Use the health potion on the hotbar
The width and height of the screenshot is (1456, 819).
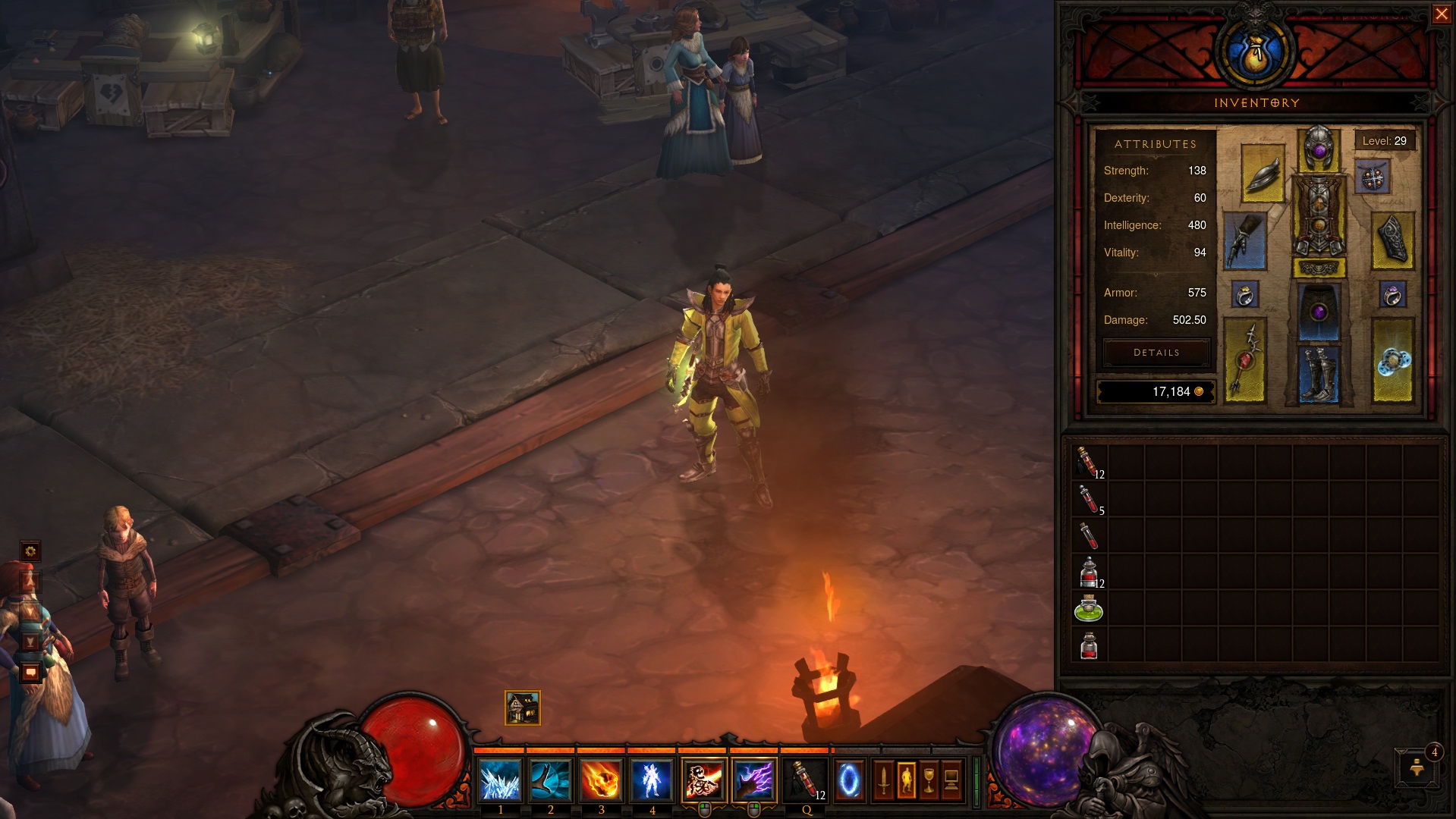coord(806,780)
